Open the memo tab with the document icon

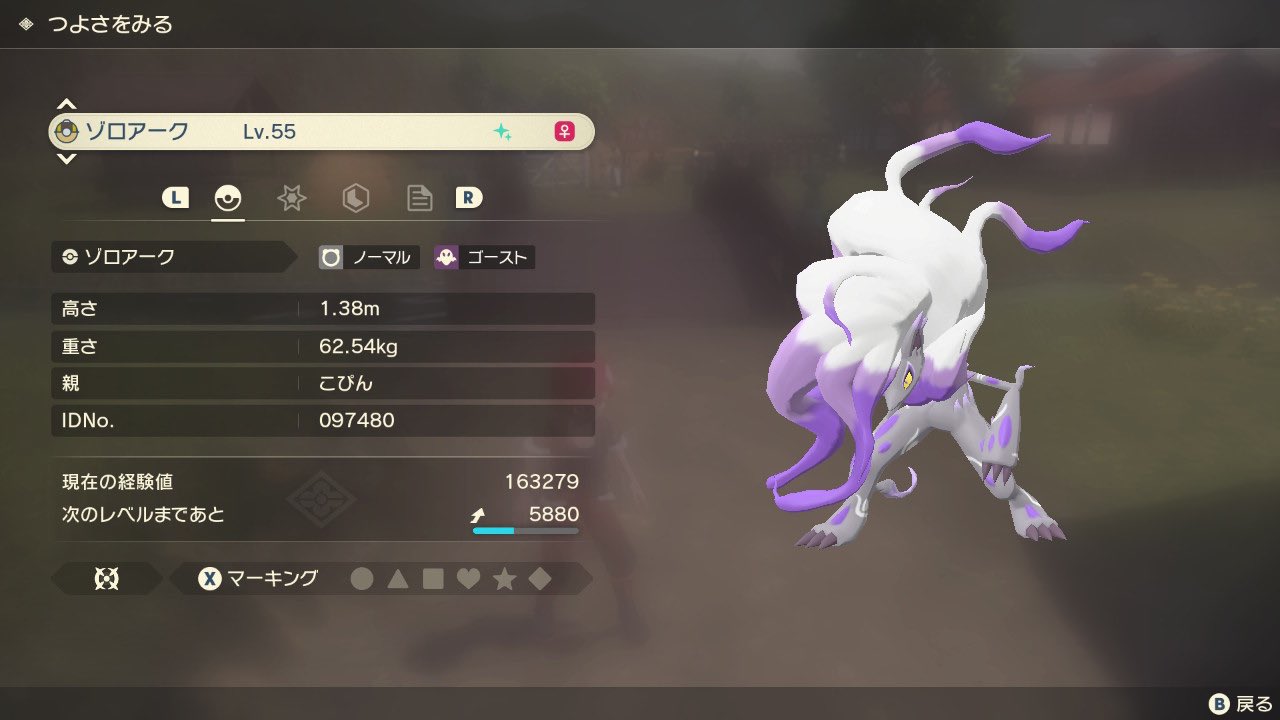coord(419,198)
